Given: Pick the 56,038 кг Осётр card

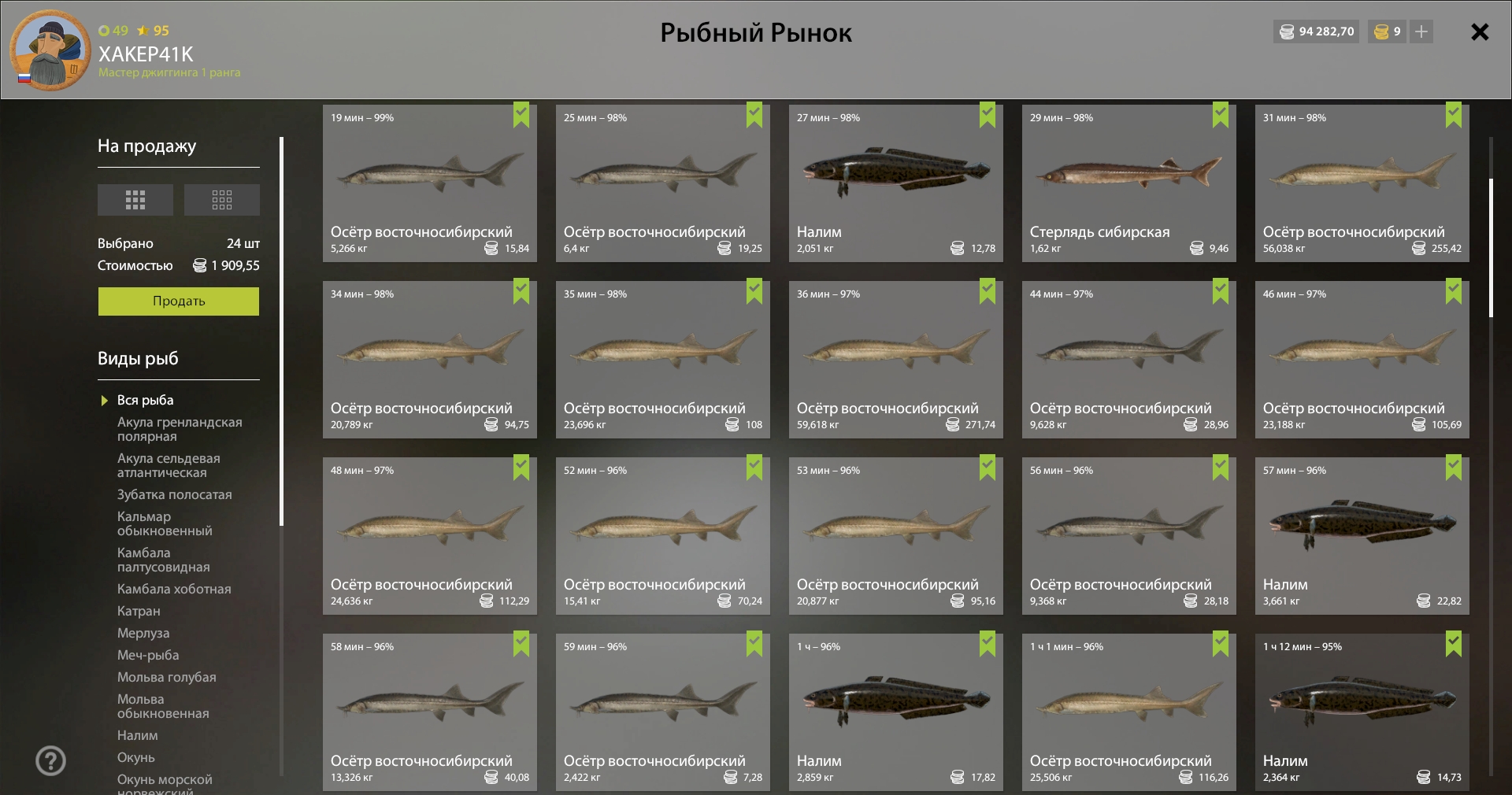Looking at the screenshot, I should tap(1362, 183).
